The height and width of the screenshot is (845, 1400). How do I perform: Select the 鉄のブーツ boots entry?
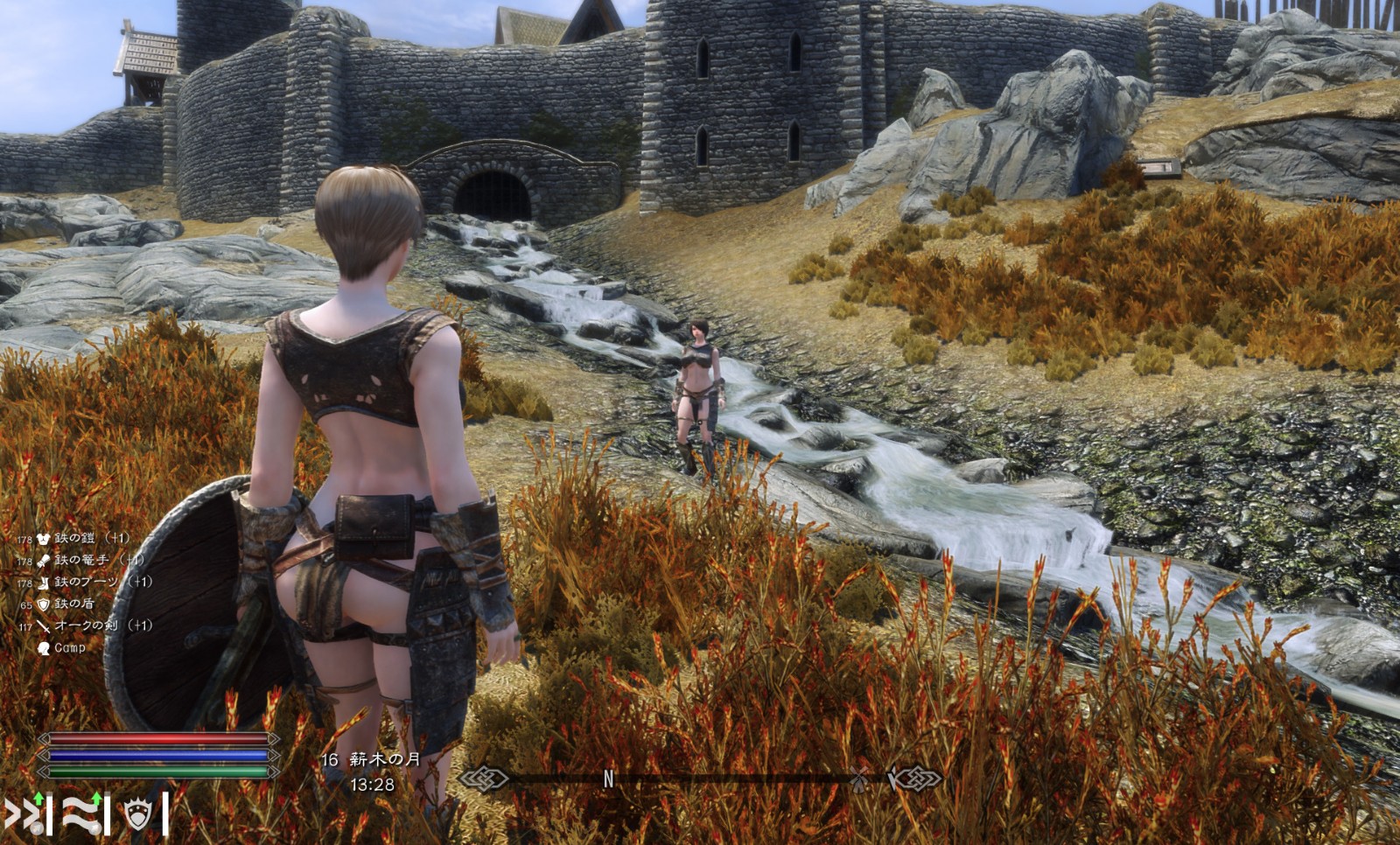86,582
